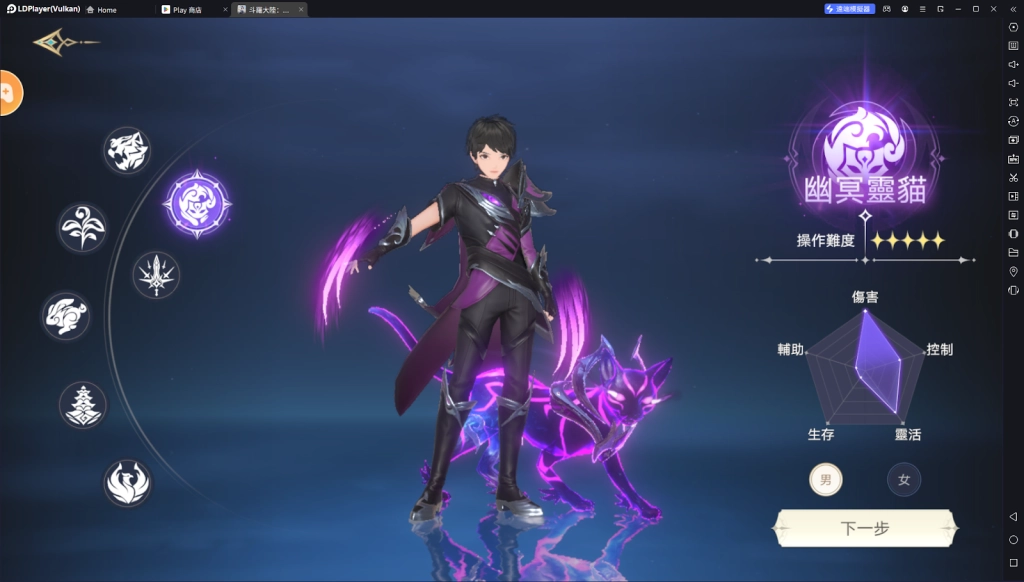
Task: Close the emulator window
Action: pos(994,9)
